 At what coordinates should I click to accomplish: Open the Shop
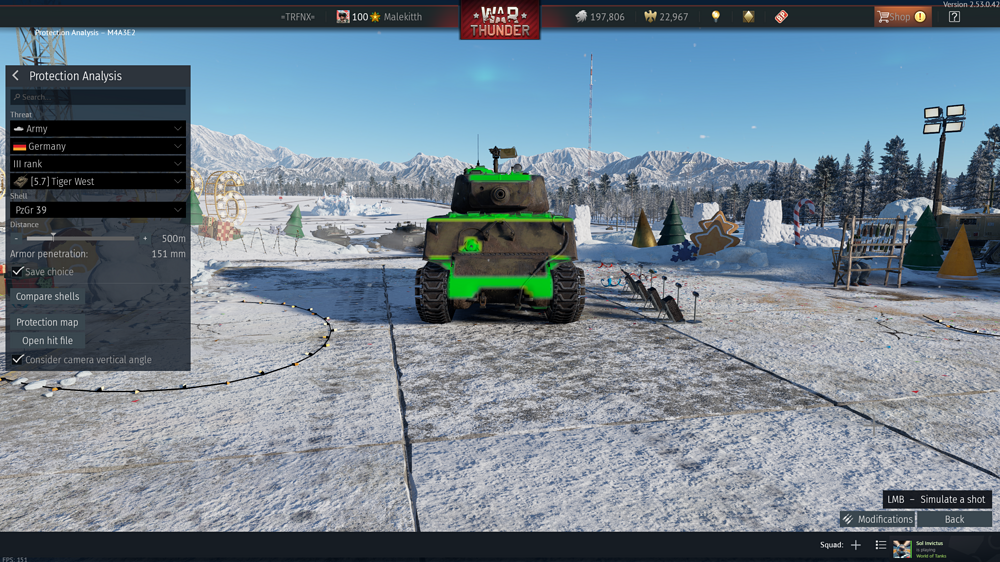(x=901, y=17)
